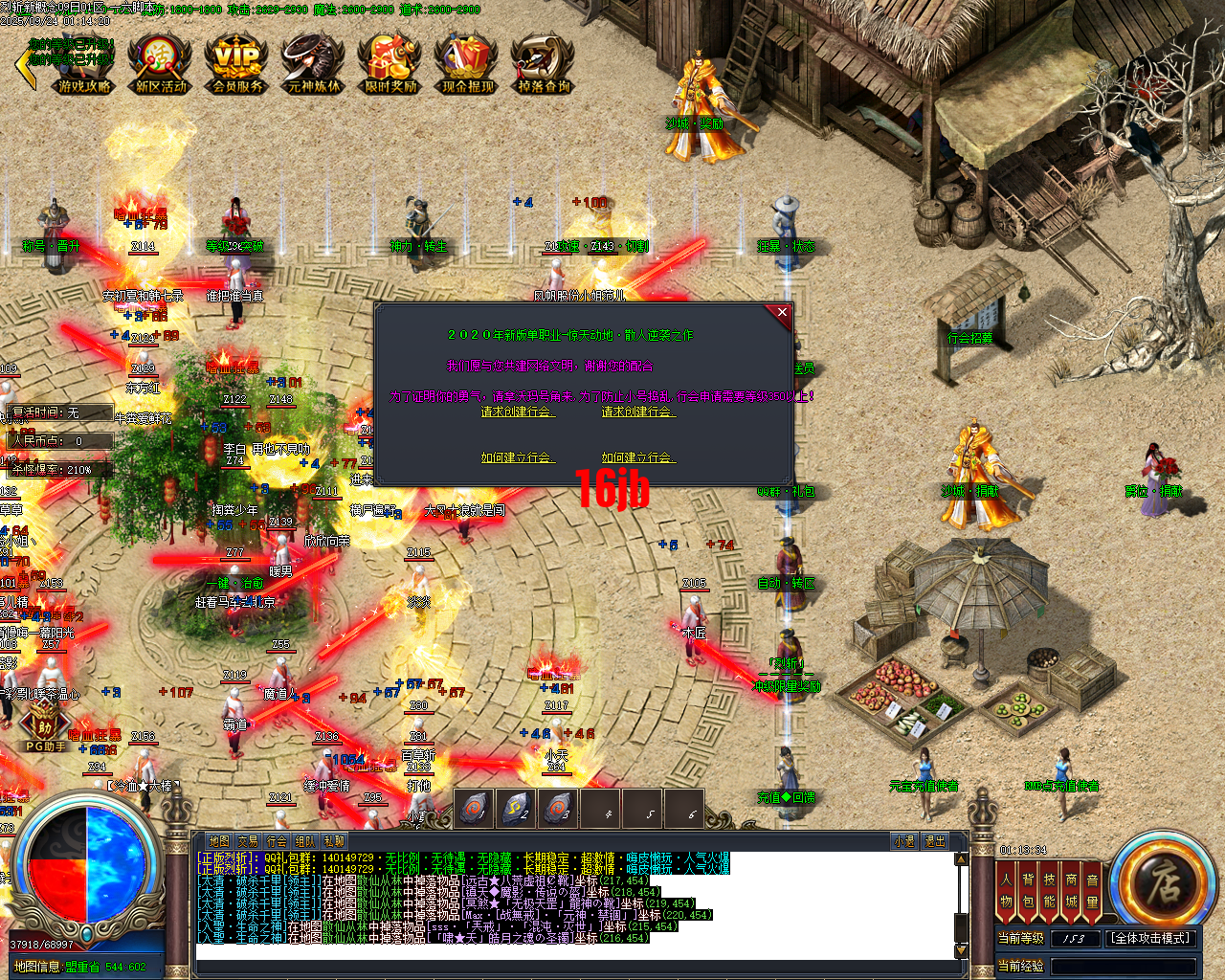This screenshot has width=1225, height=980.
Task: Open the 背包 backpack banner
Action: pyautogui.click(x=1031, y=890)
